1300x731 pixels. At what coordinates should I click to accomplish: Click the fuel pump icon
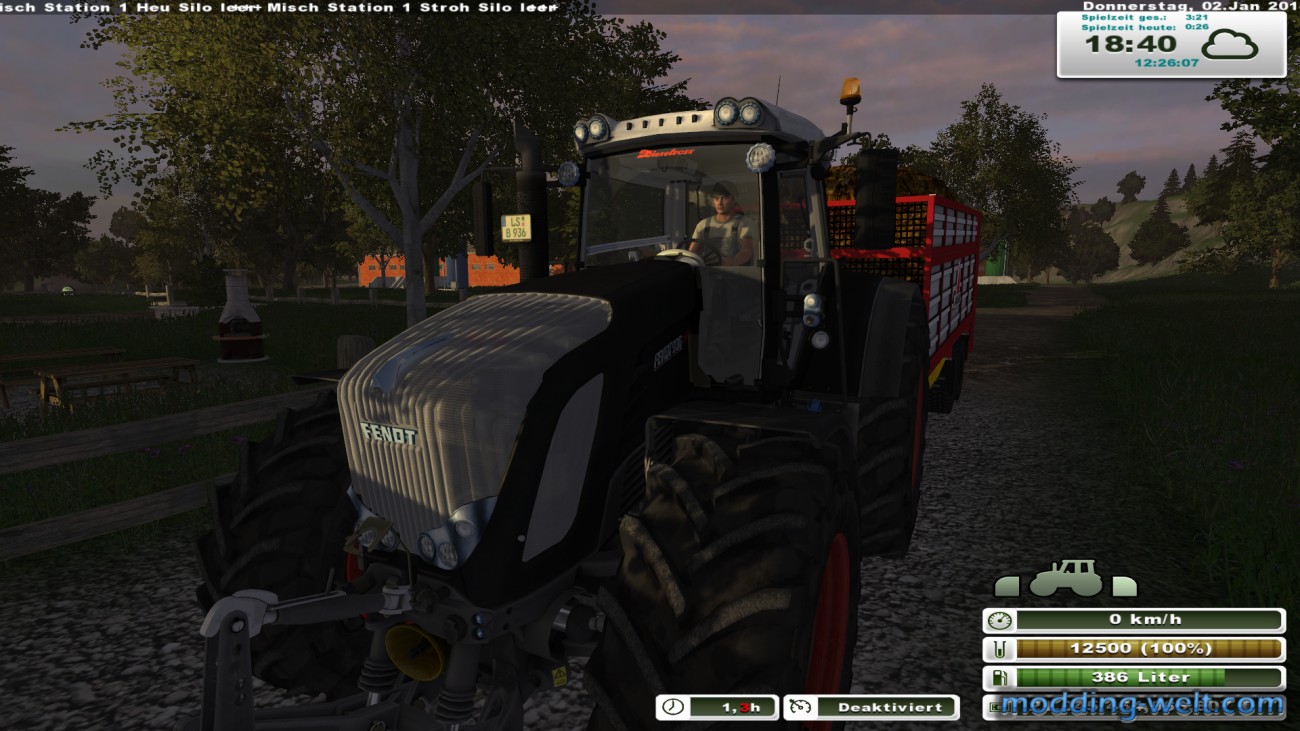1000,677
